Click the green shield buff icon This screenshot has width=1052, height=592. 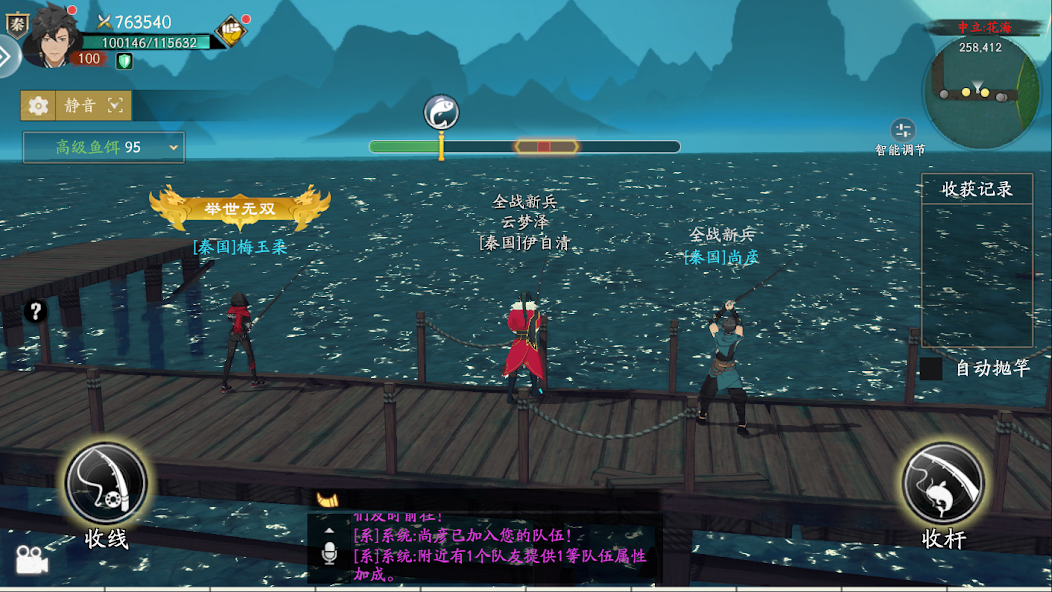(x=124, y=61)
